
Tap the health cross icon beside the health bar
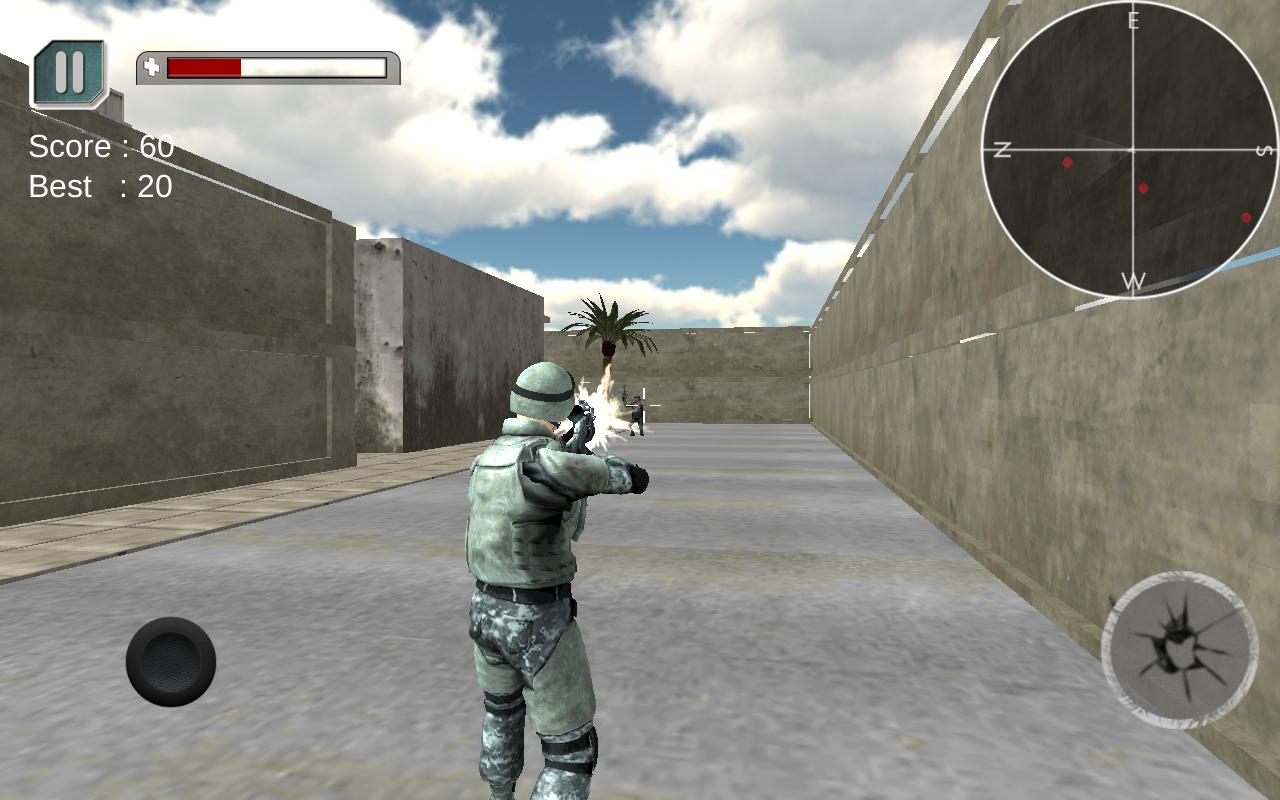click(151, 67)
